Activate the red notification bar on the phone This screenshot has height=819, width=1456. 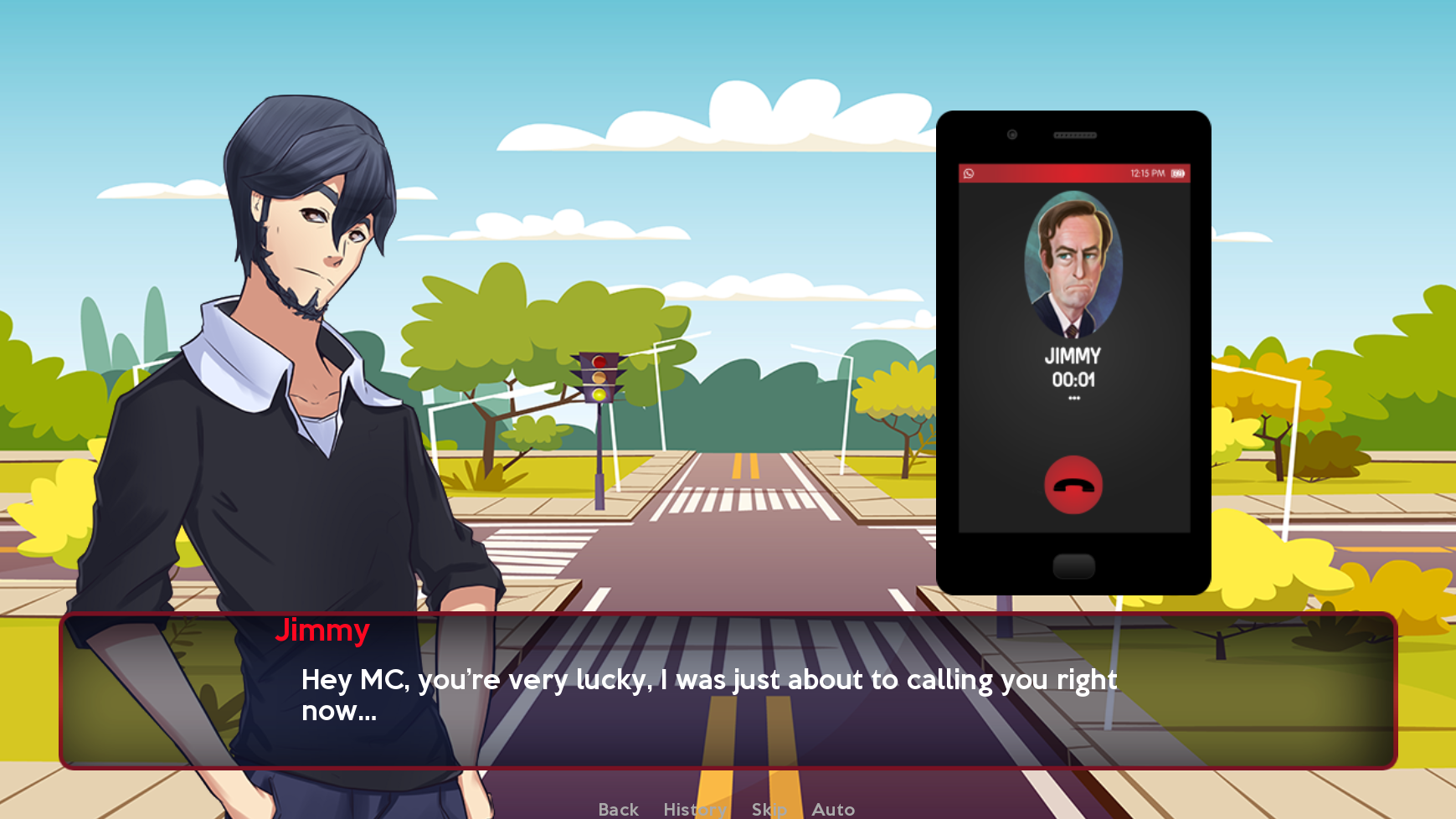click(x=1074, y=173)
